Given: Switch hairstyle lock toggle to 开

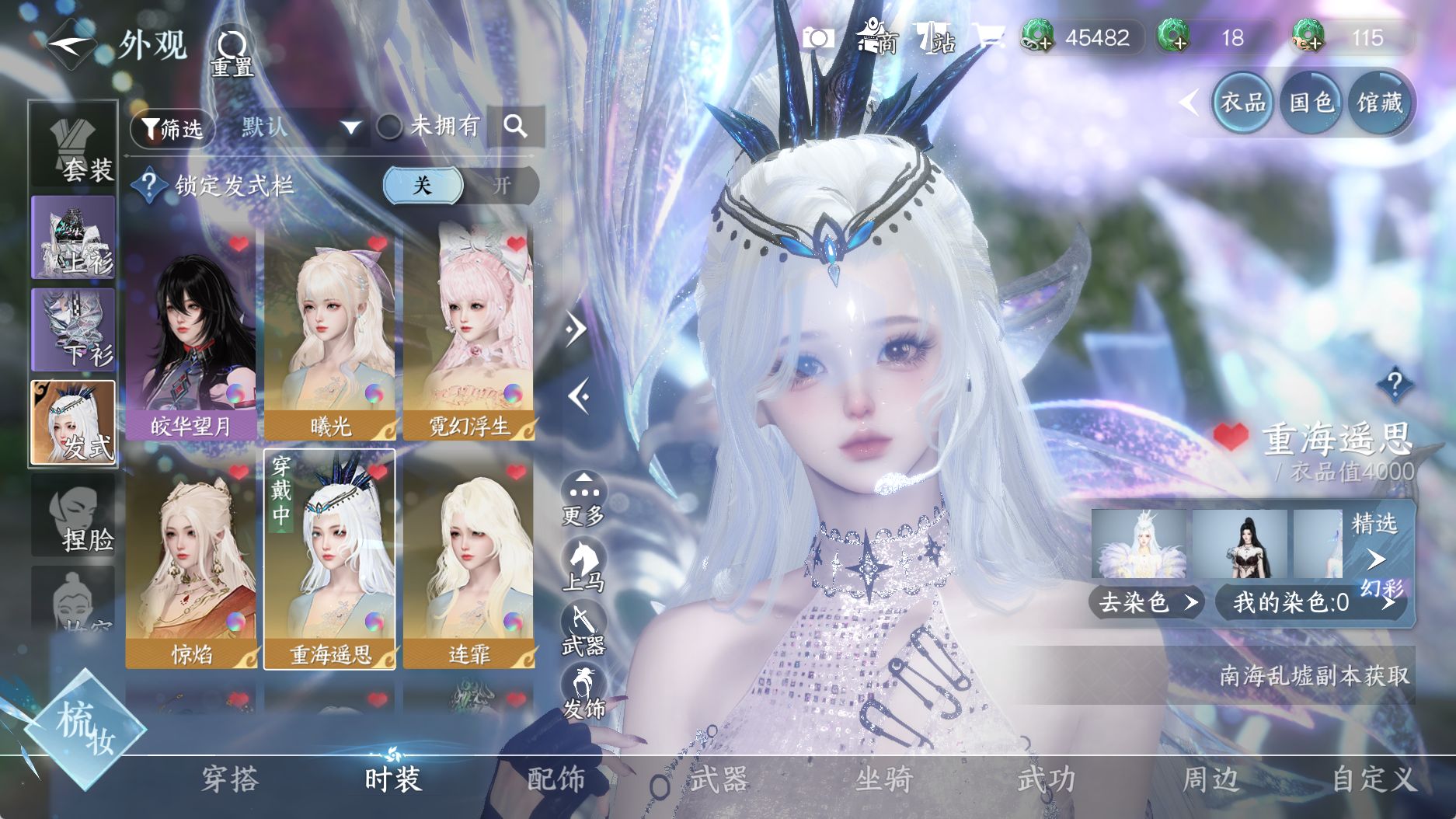Looking at the screenshot, I should tap(501, 186).
